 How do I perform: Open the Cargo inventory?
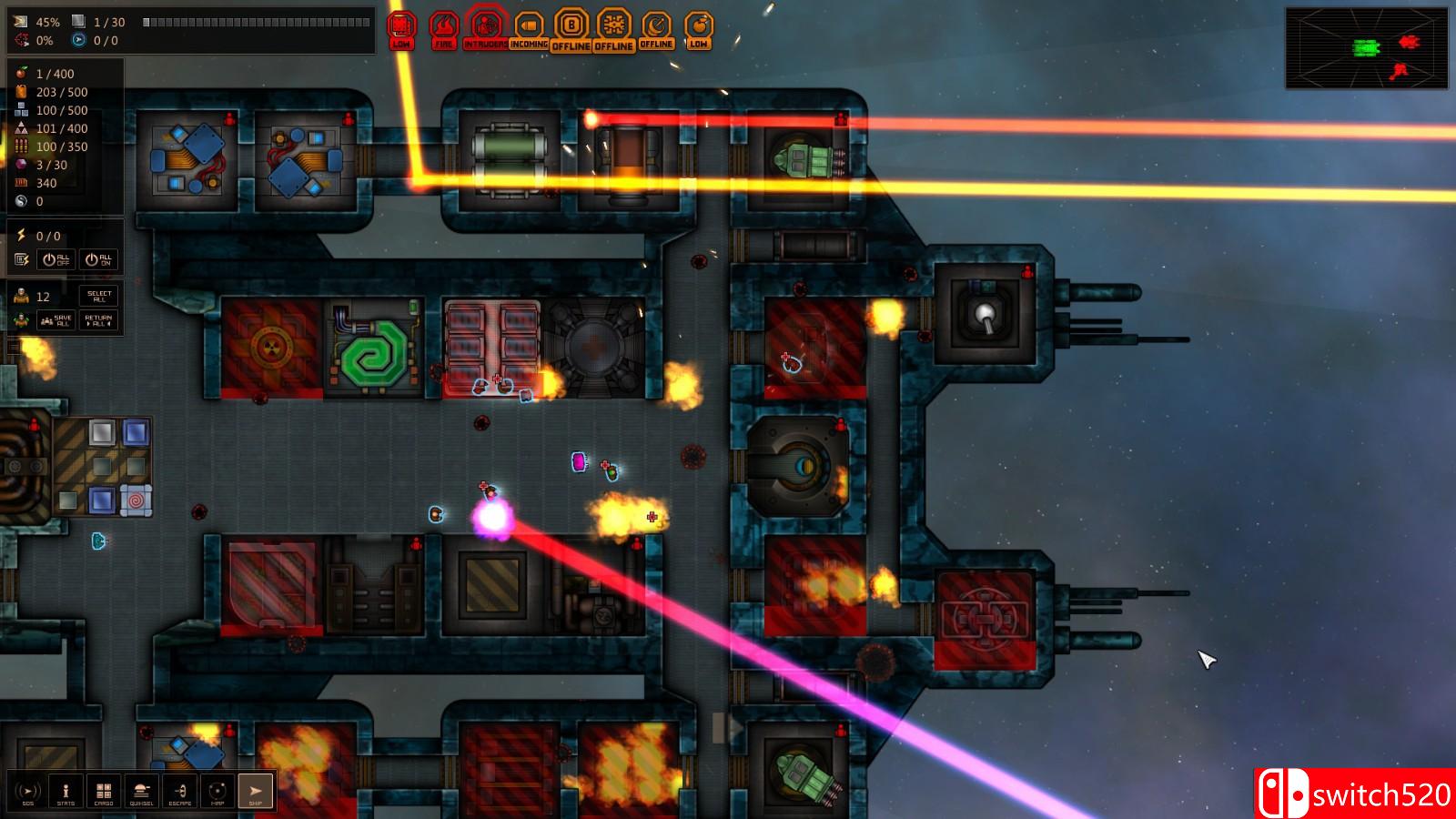pos(104,791)
